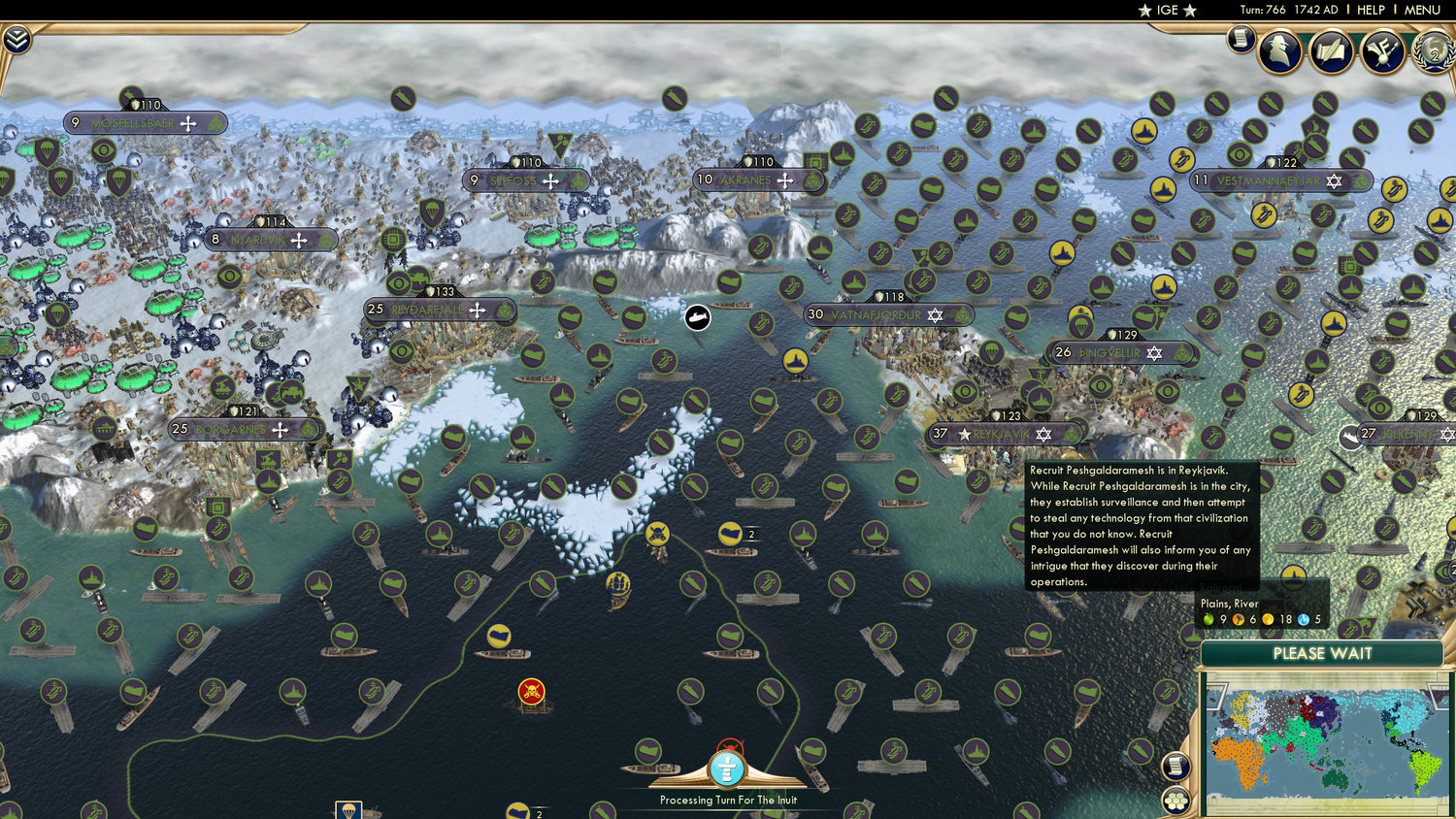Open the MENU
This screenshot has height=819, width=1456.
pos(1420,10)
